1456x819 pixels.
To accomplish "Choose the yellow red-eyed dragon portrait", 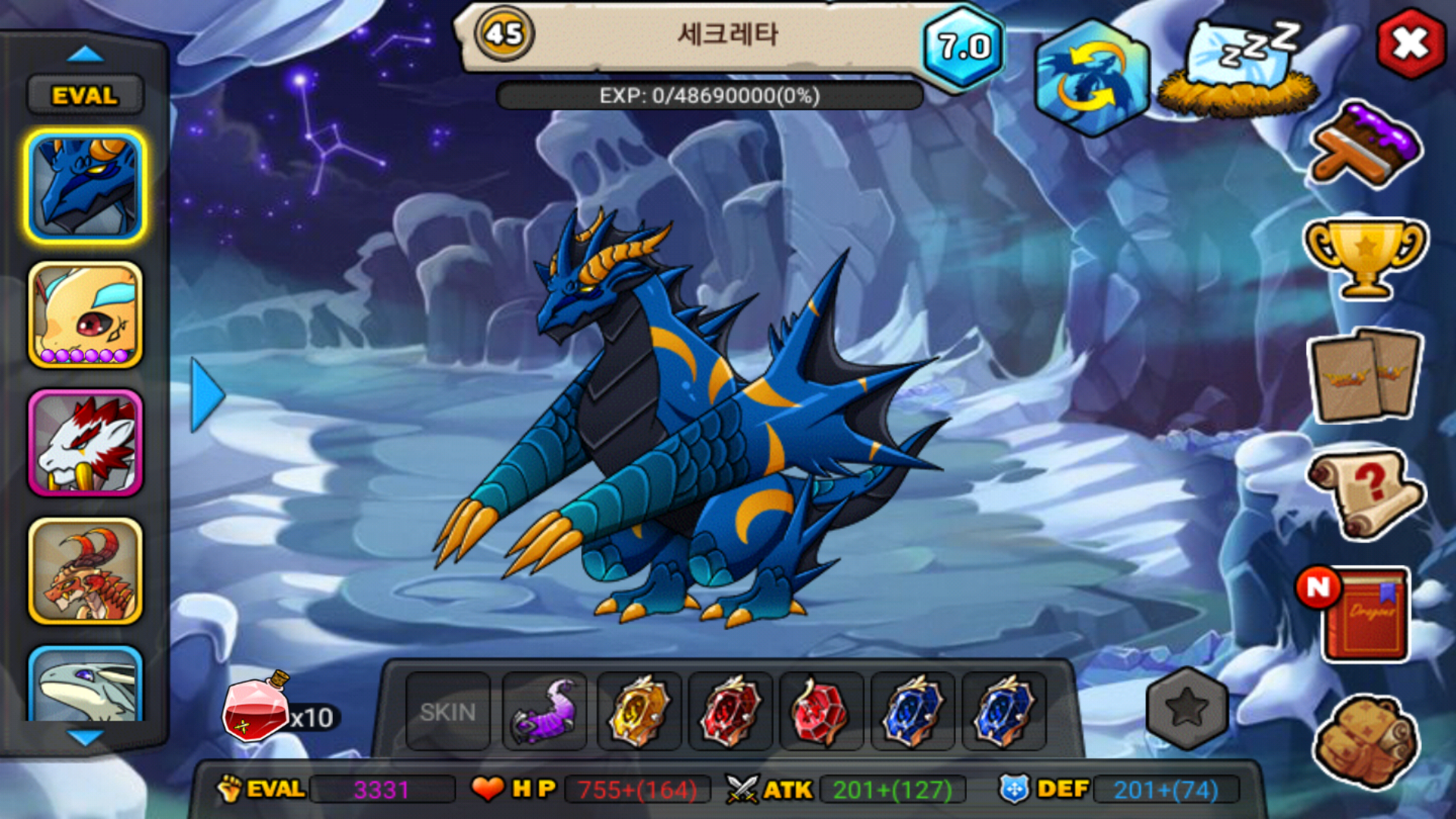I will (x=86, y=315).
